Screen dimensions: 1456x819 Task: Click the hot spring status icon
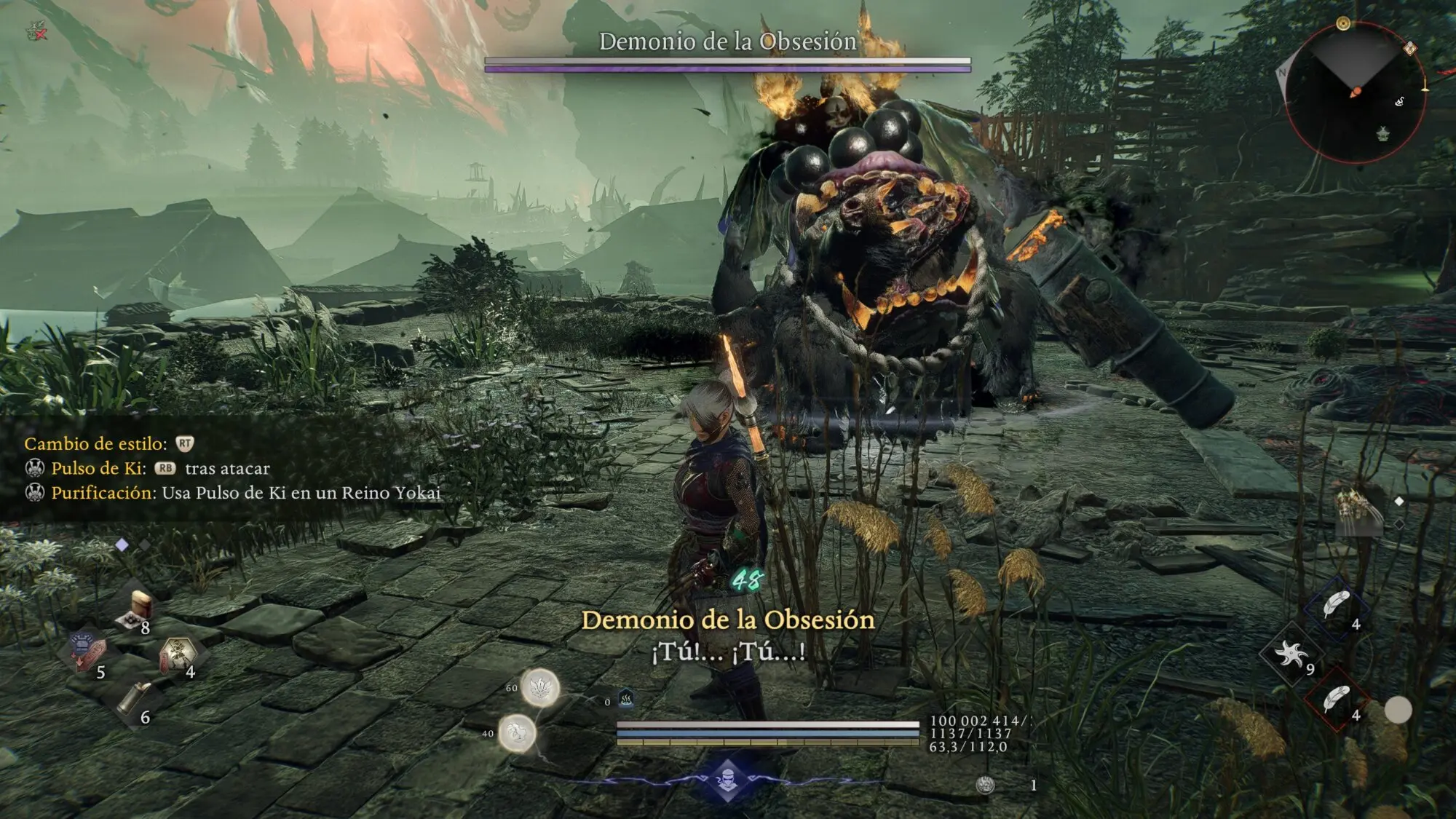click(x=625, y=700)
